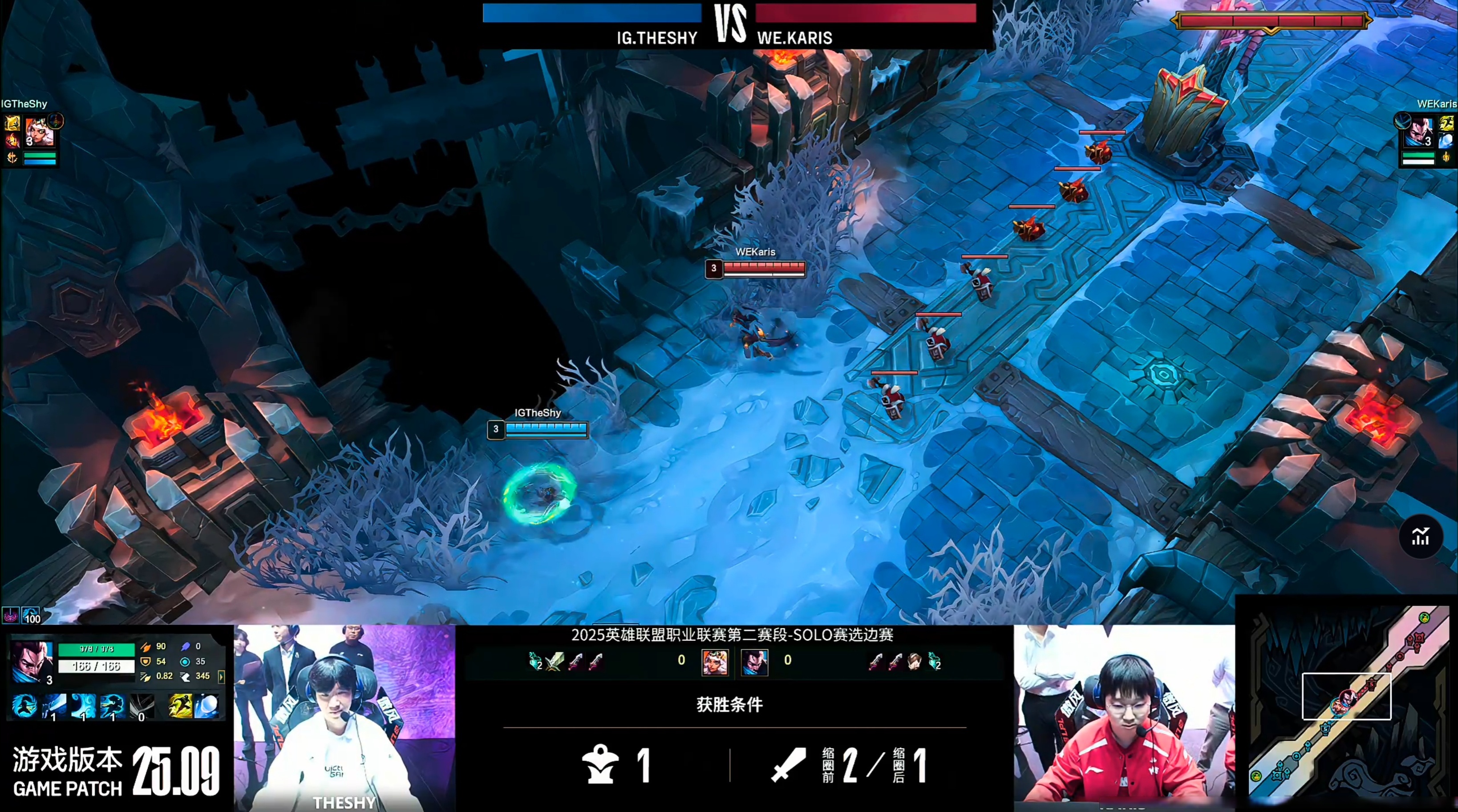
Task: Click Ambessa's portrait in the center scoreboard
Action: (x=716, y=663)
